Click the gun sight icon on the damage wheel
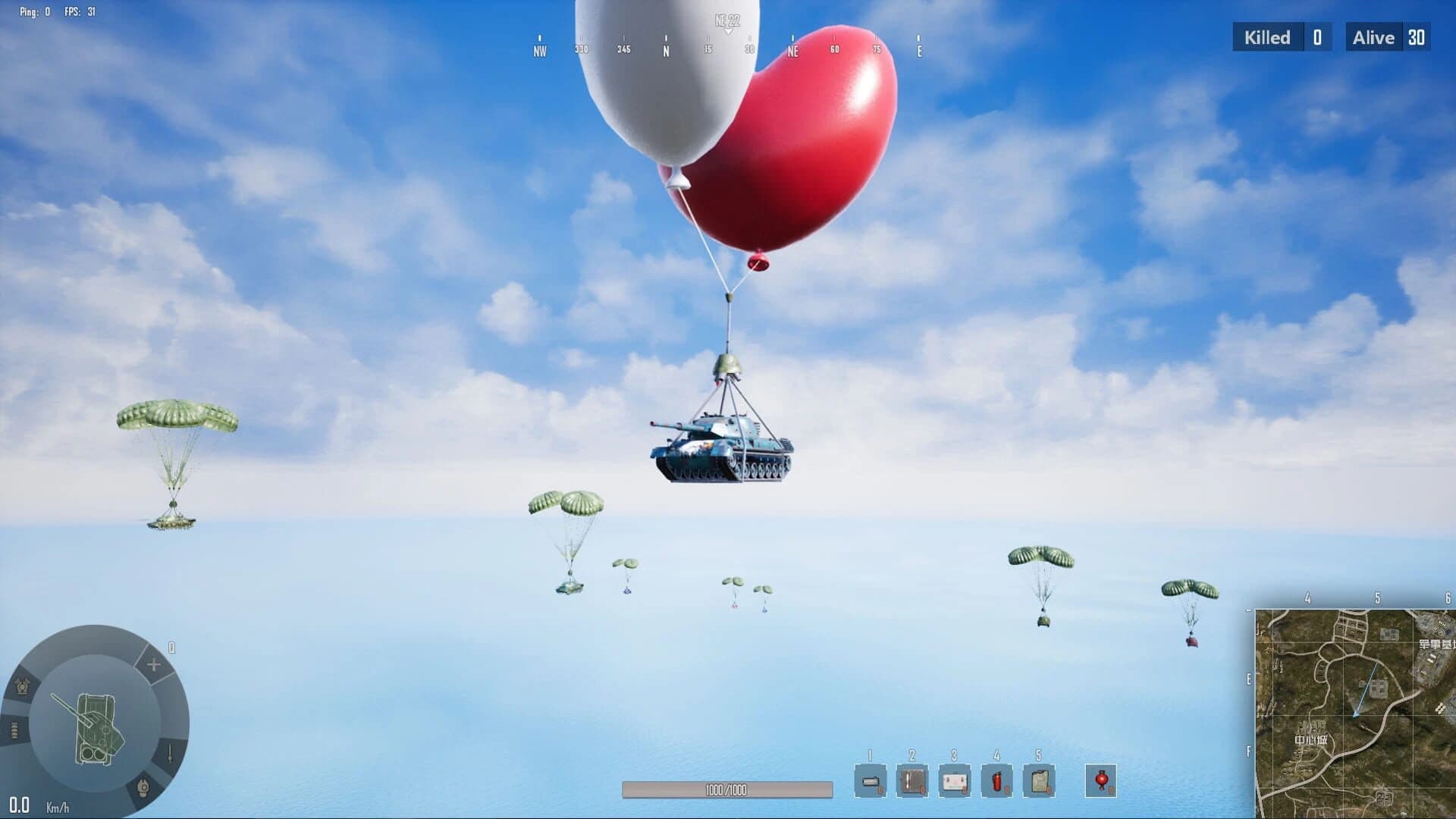Screen dimensions: 1456x819 click(x=171, y=755)
